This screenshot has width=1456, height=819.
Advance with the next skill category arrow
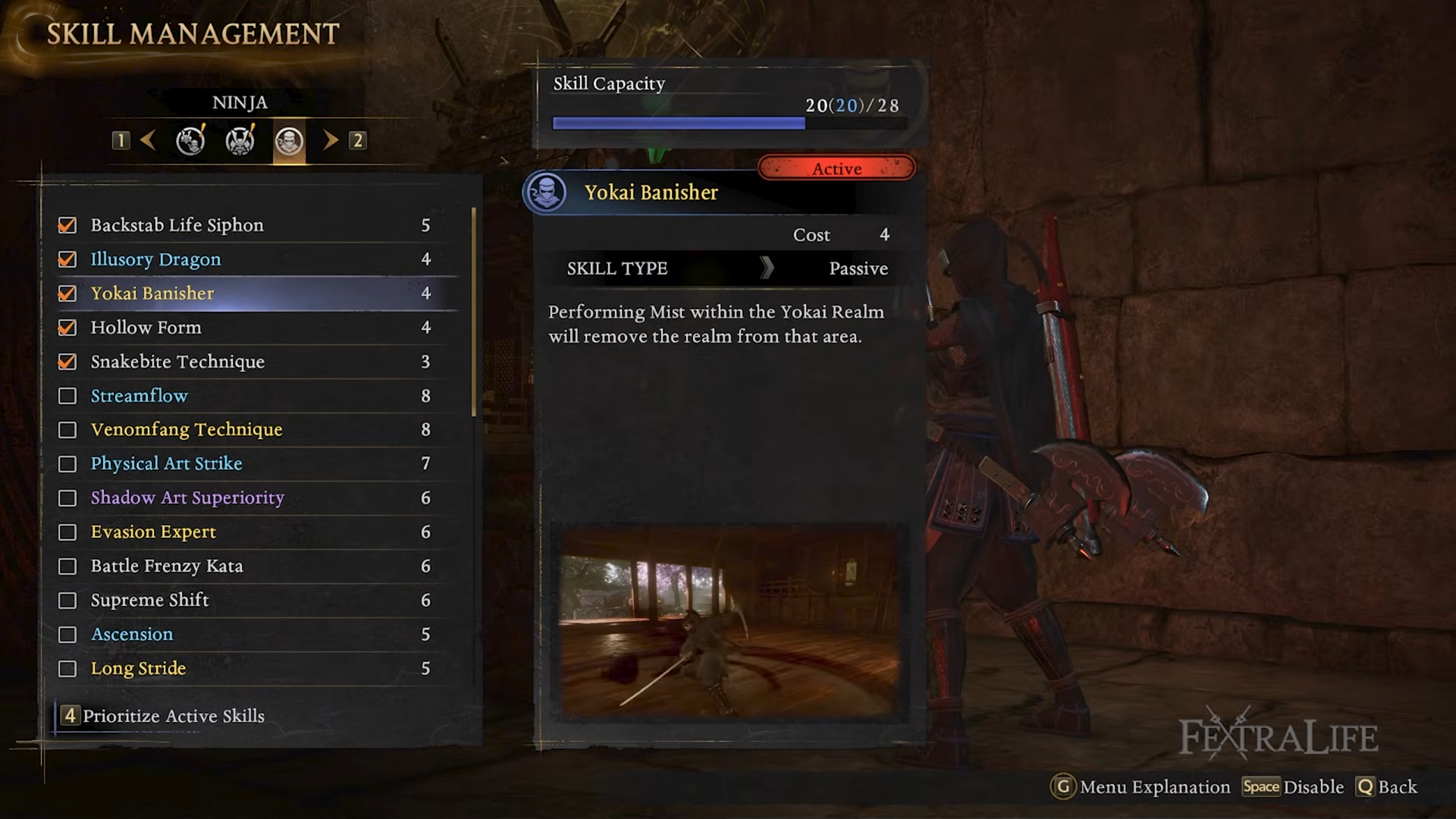click(330, 140)
